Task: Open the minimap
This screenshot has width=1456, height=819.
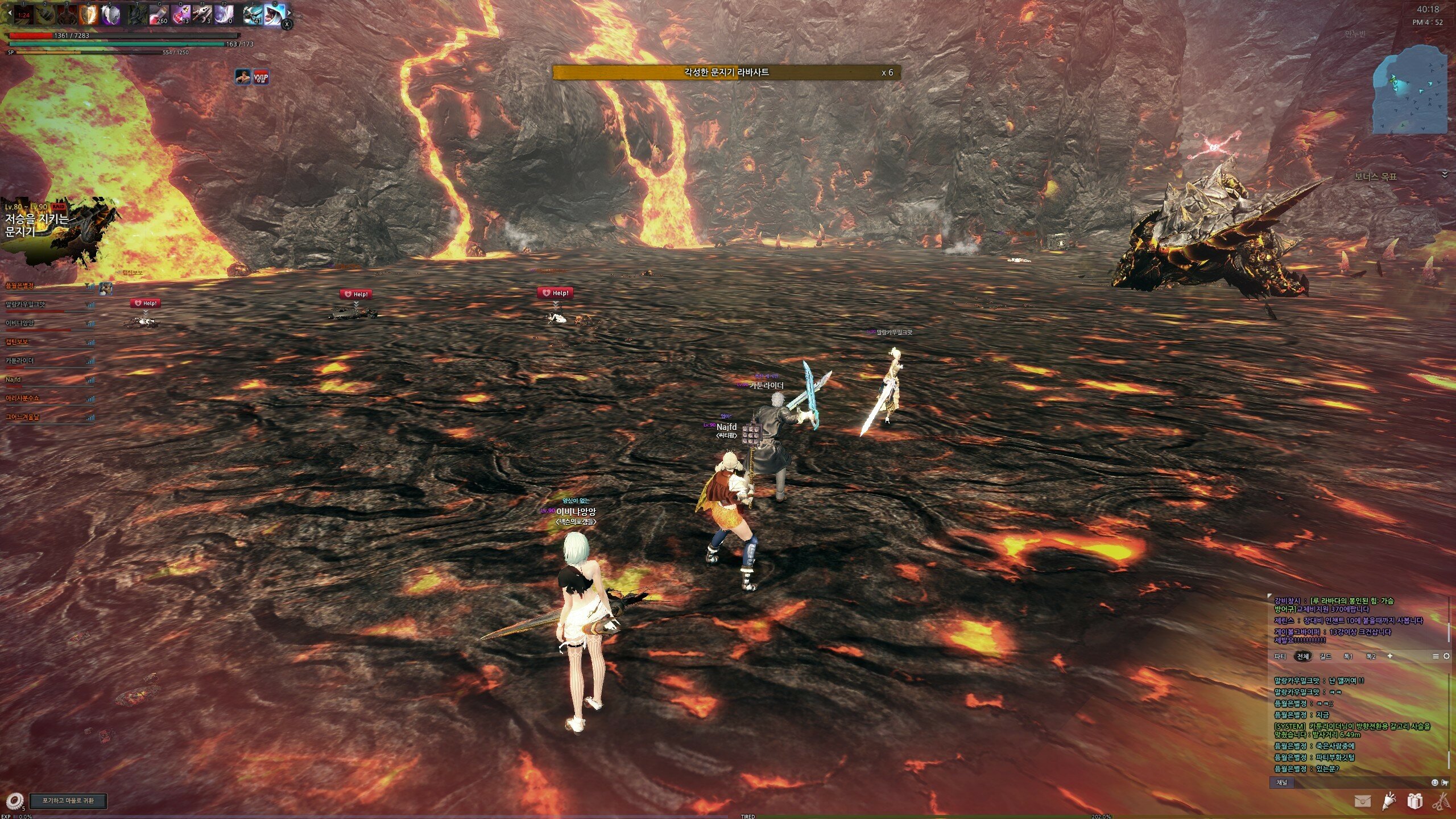Action: [x=1410, y=91]
